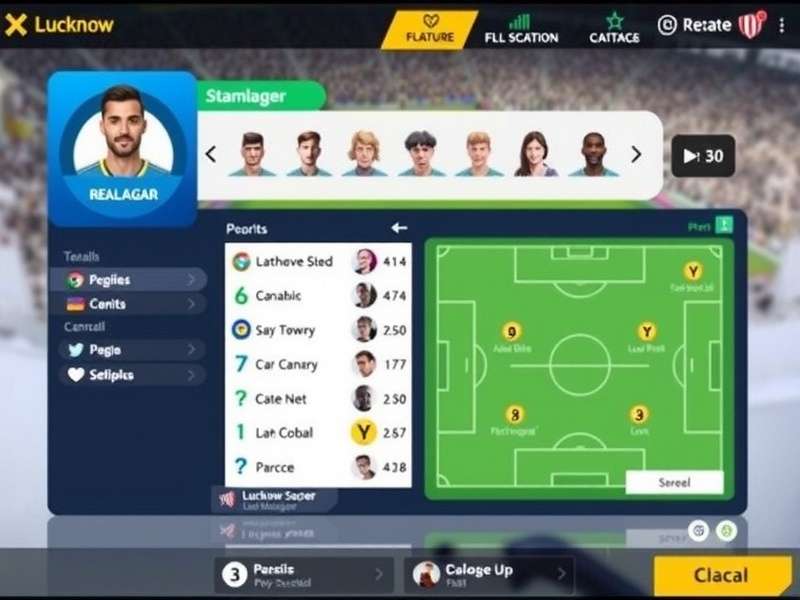Close the screen with the X icon

tap(16, 25)
